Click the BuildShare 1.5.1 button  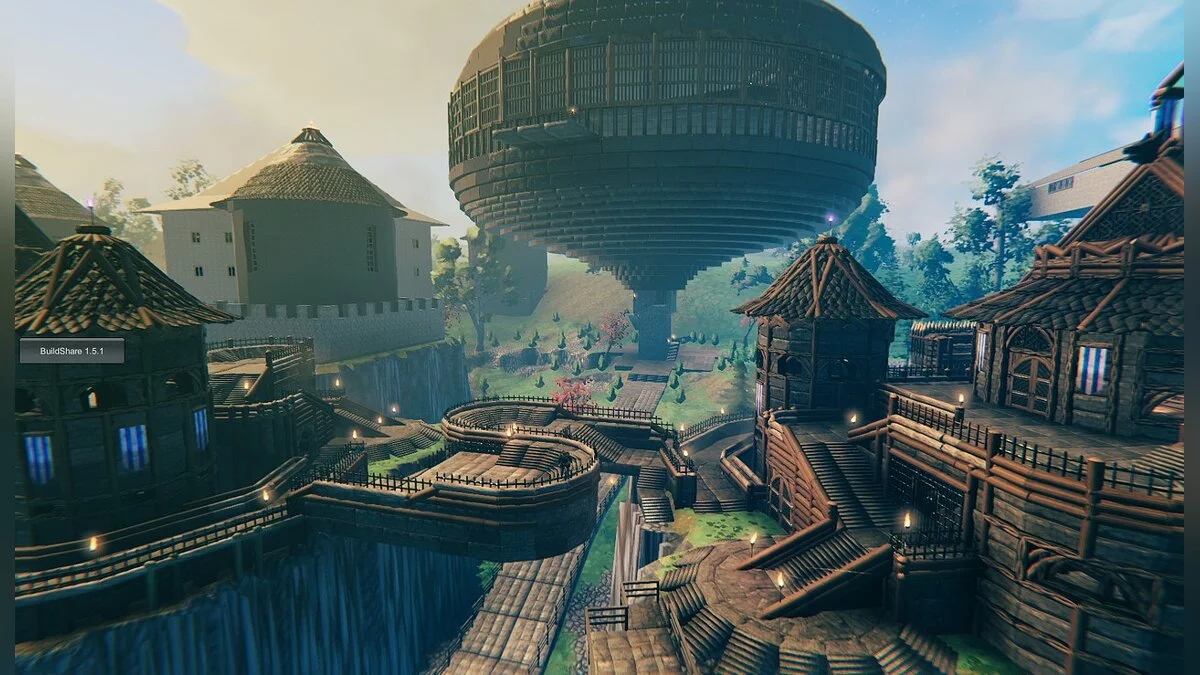click(x=72, y=350)
